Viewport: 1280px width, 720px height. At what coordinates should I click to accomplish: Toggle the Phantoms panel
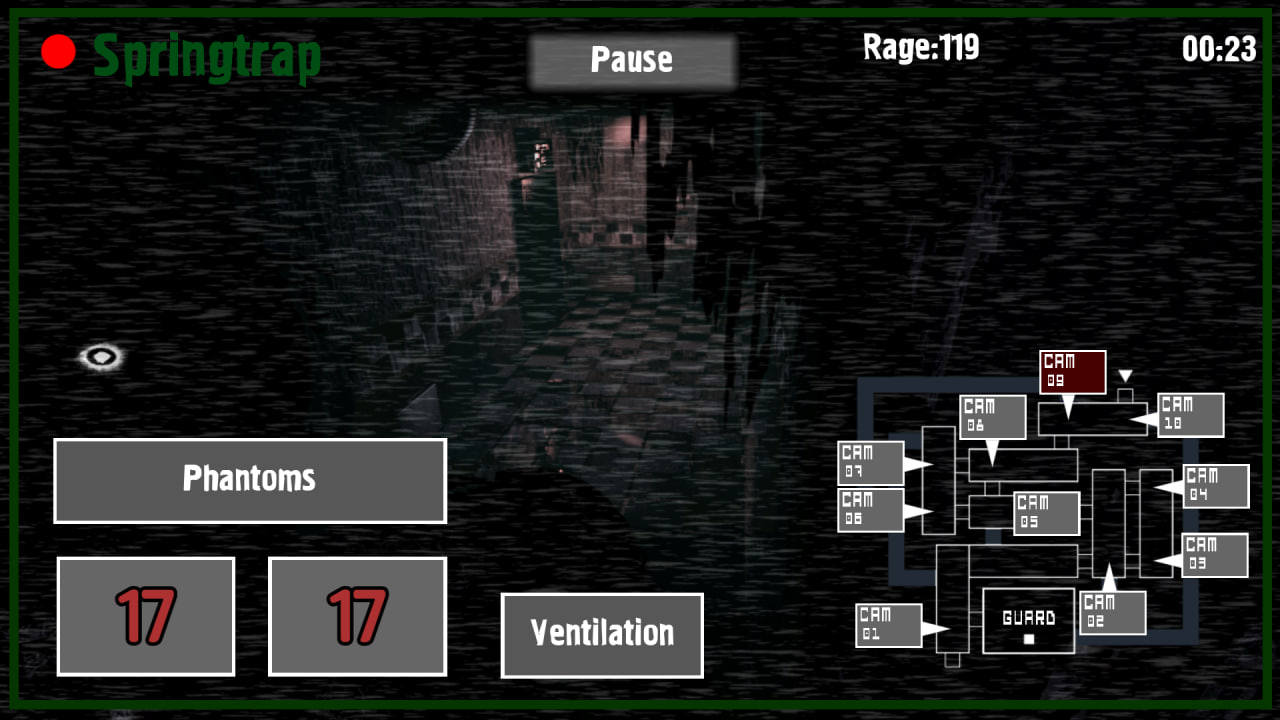click(249, 480)
